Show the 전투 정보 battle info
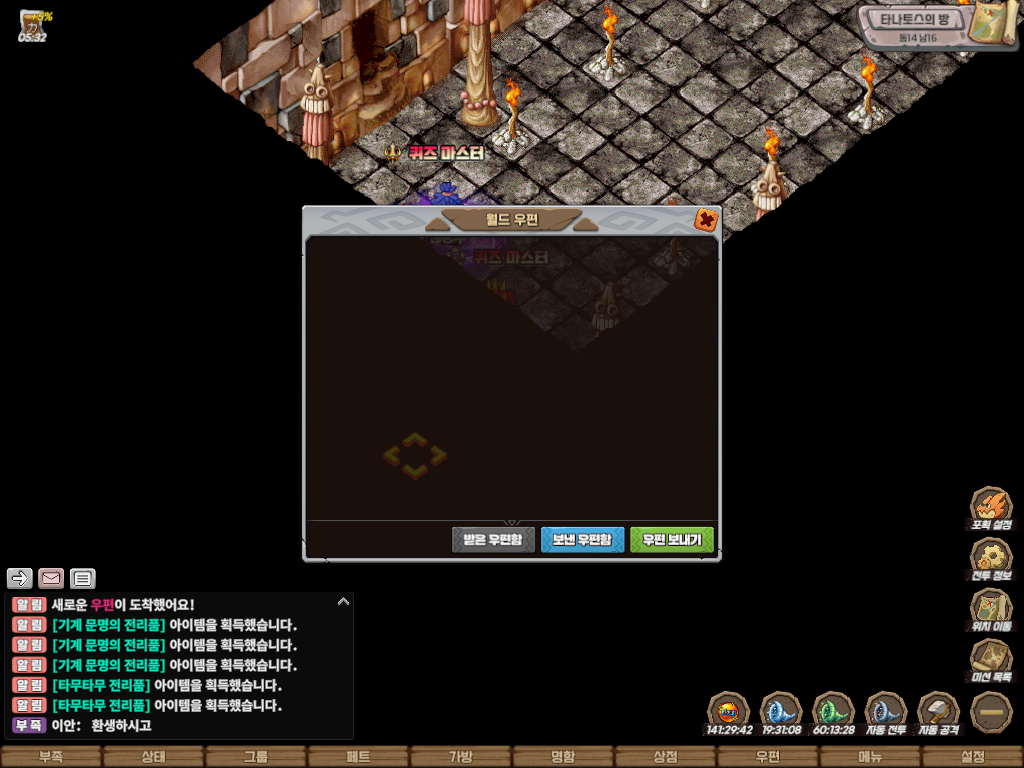The height and width of the screenshot is (768, 1024). click(x=991, y=558)
